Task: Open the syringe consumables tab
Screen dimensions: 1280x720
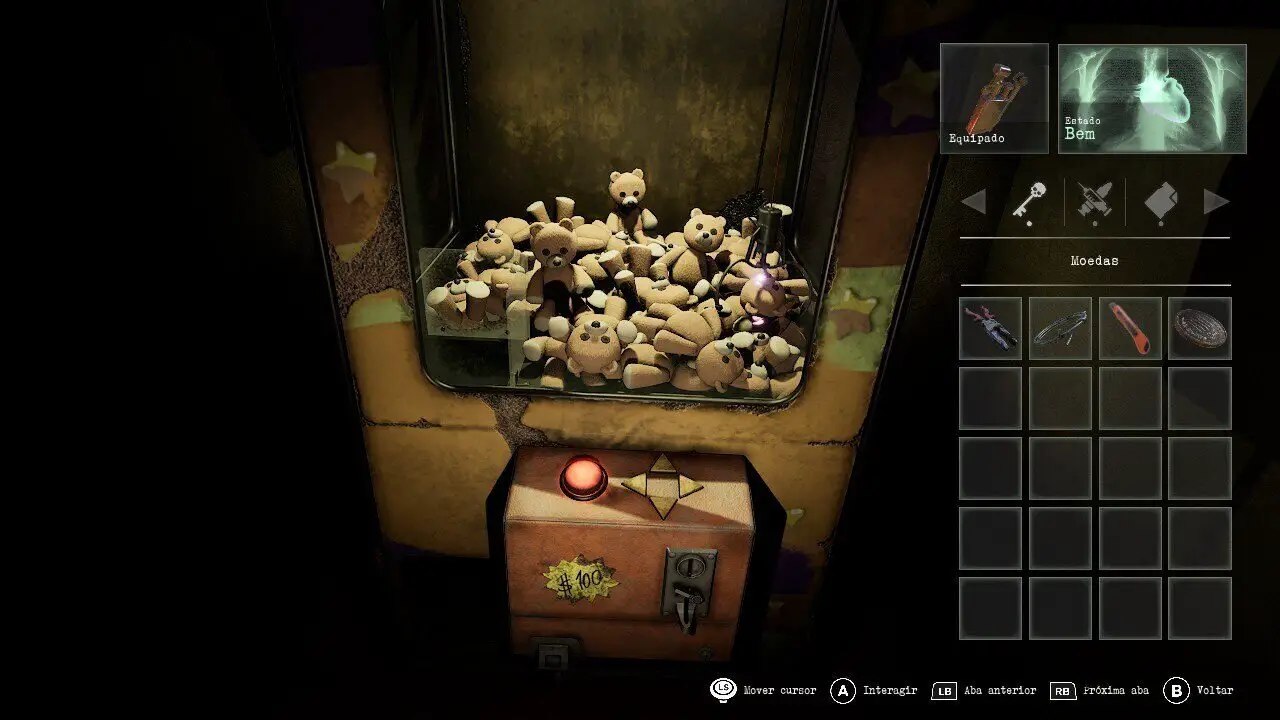Action: [x=1095, y=202]
